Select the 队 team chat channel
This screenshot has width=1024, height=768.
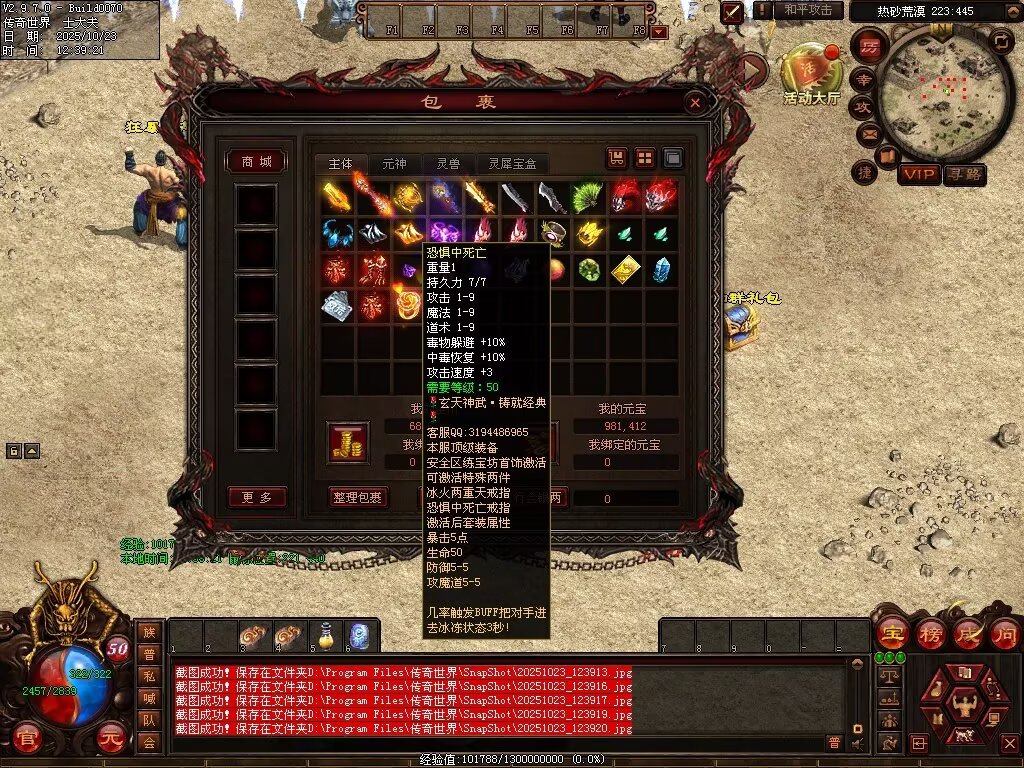click(149, 719)
